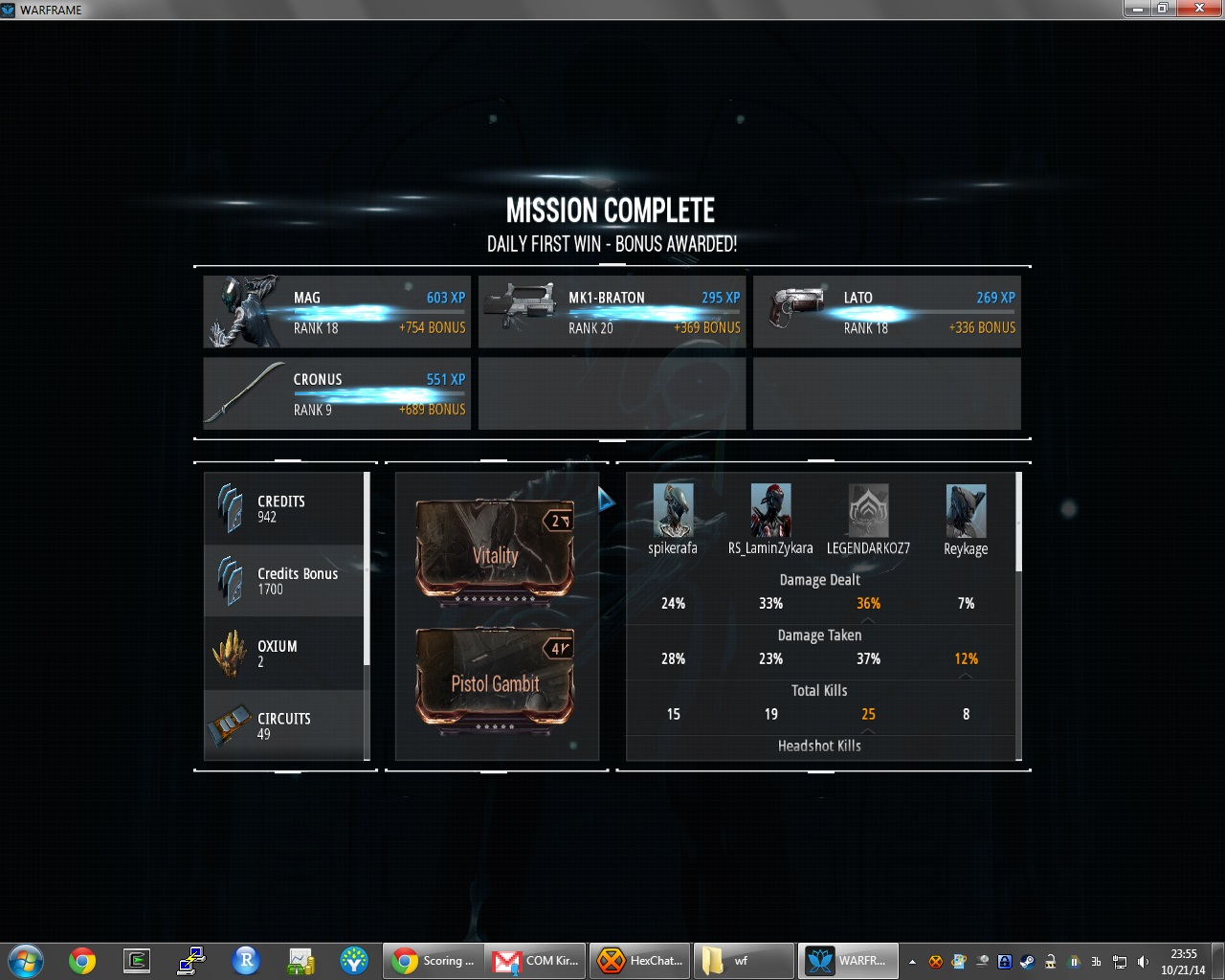Image resolution: width=1225 pixels, height=980 pixels.
Task: Click the rewards list scrollbar
Action: 367,569
